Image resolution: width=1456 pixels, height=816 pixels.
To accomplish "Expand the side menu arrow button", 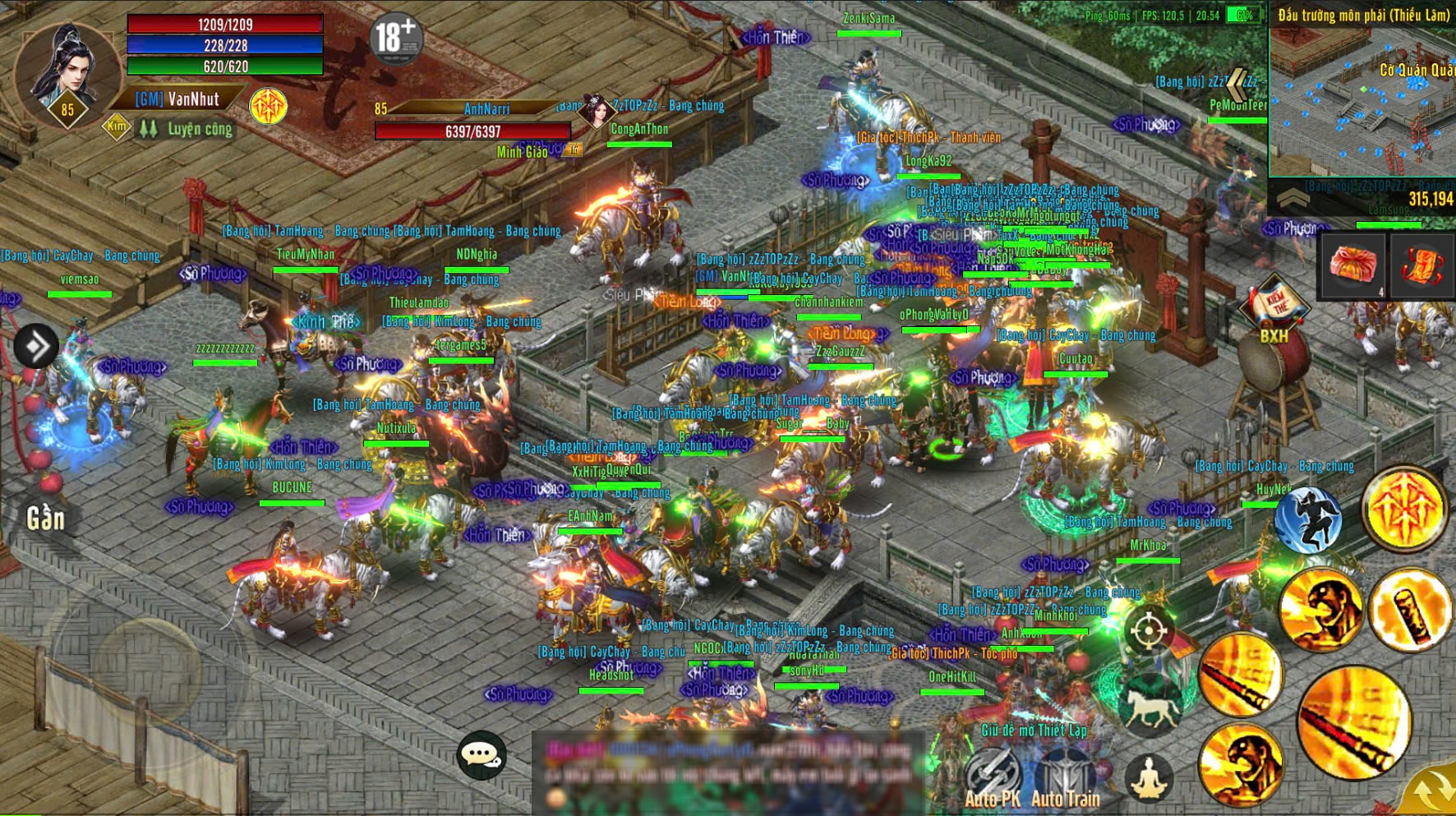I will click(x=35, y=346).
